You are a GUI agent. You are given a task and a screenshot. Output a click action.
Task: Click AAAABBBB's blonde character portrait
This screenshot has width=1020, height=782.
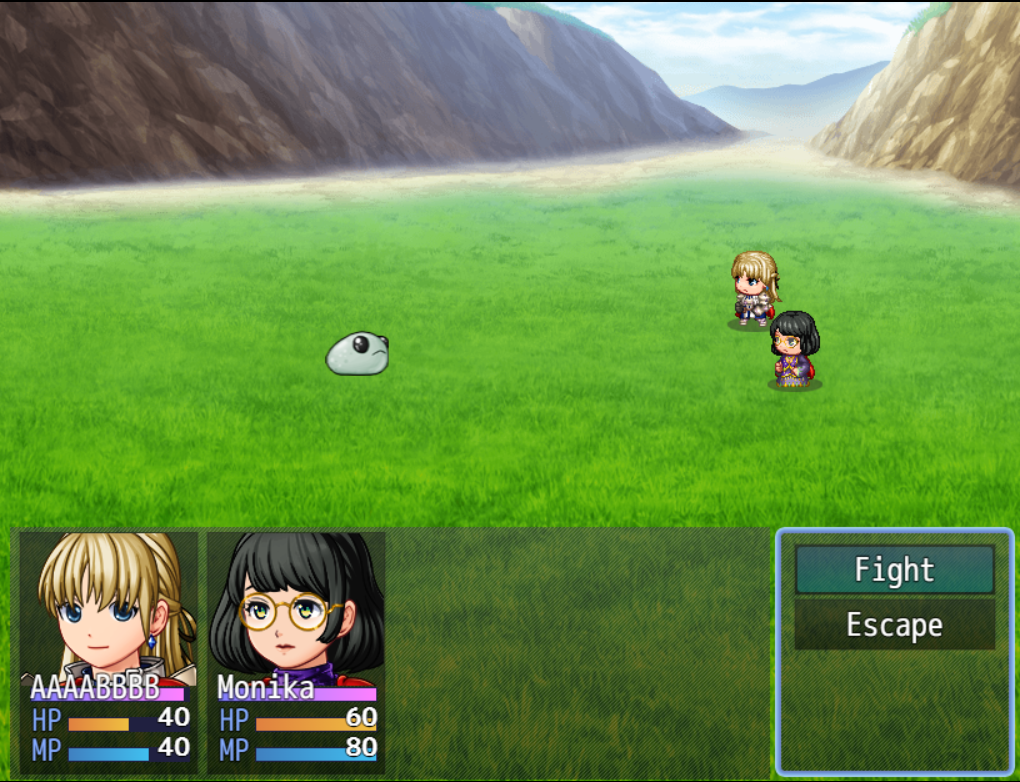point(108,607)
